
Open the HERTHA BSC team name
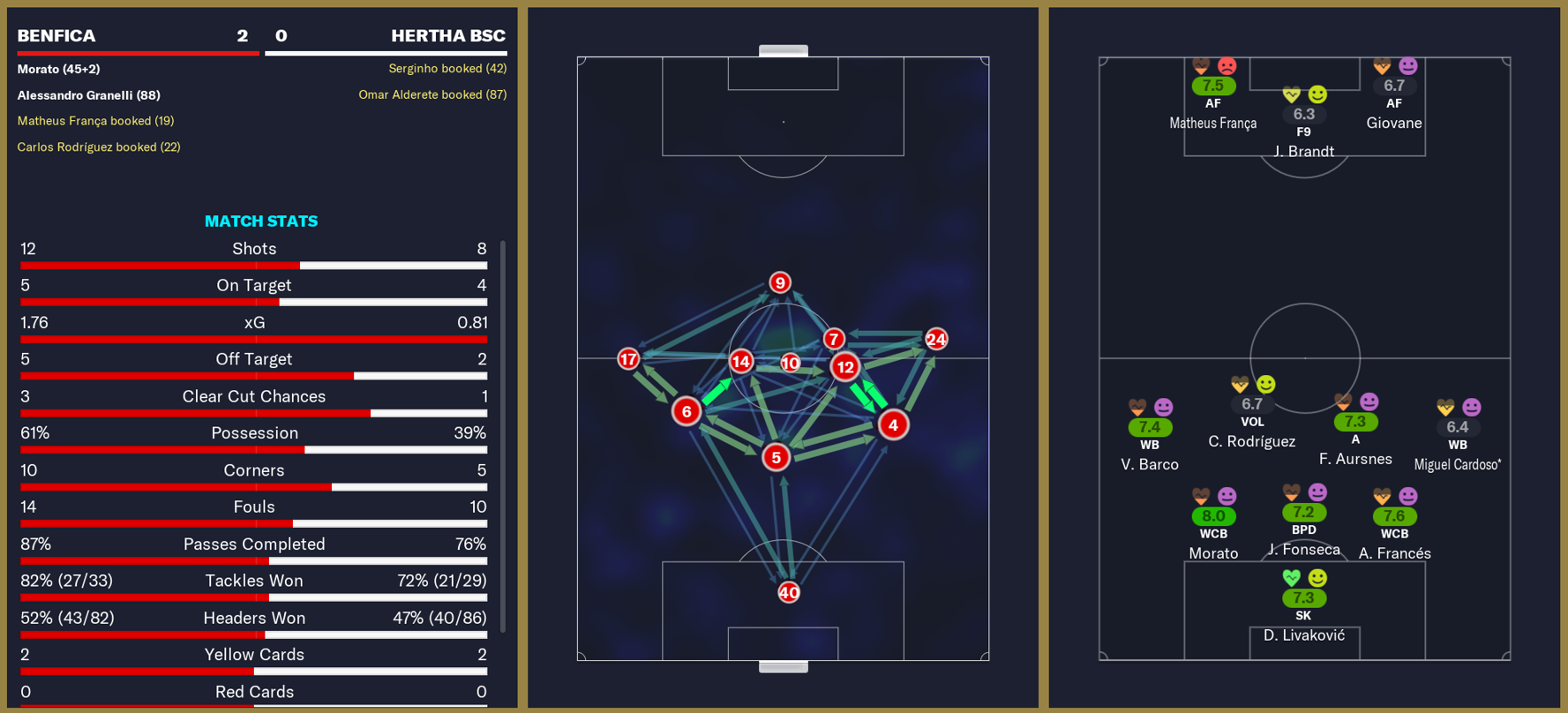(x=448, y=36)
